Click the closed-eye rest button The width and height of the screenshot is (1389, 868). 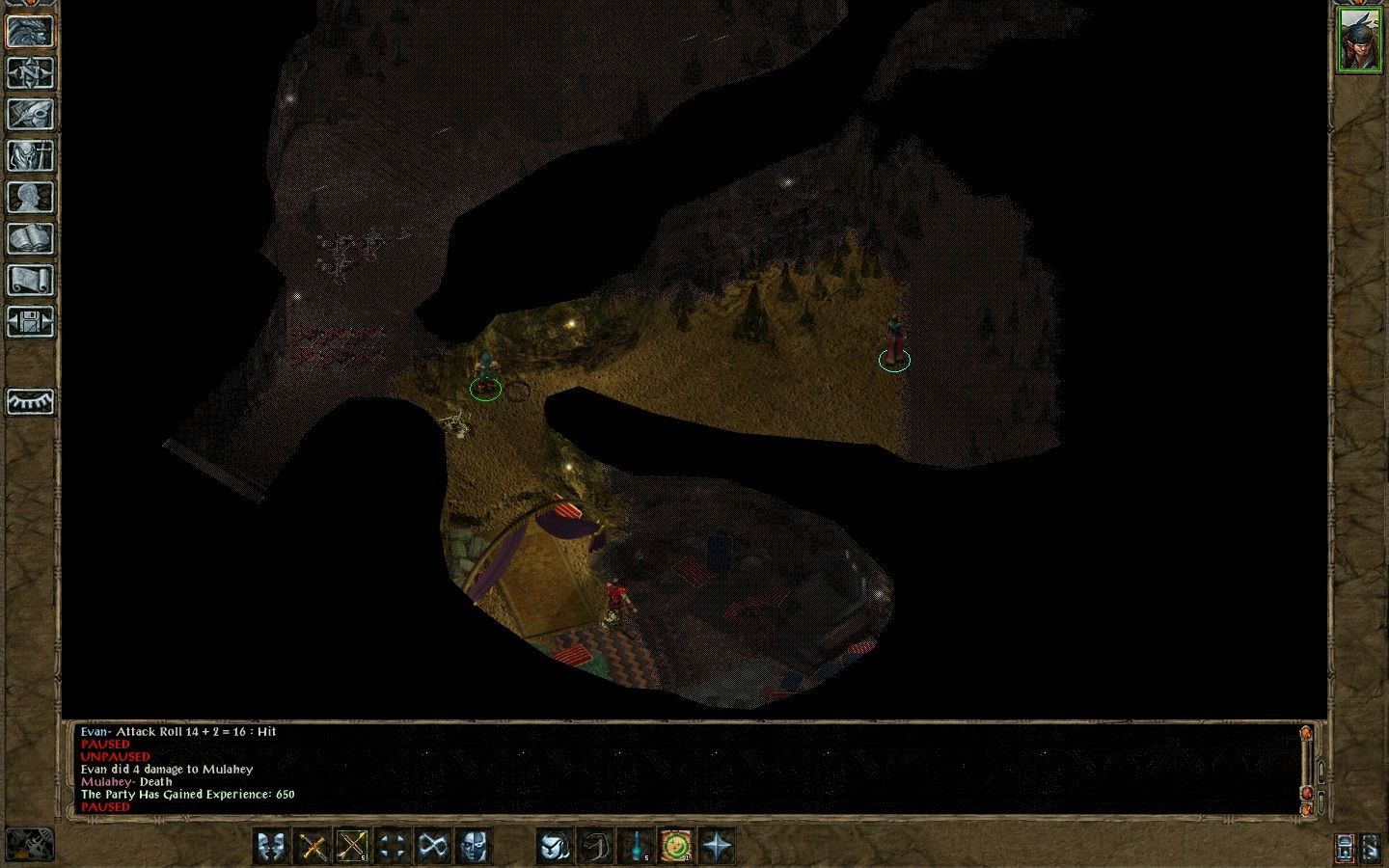point(30,401)
